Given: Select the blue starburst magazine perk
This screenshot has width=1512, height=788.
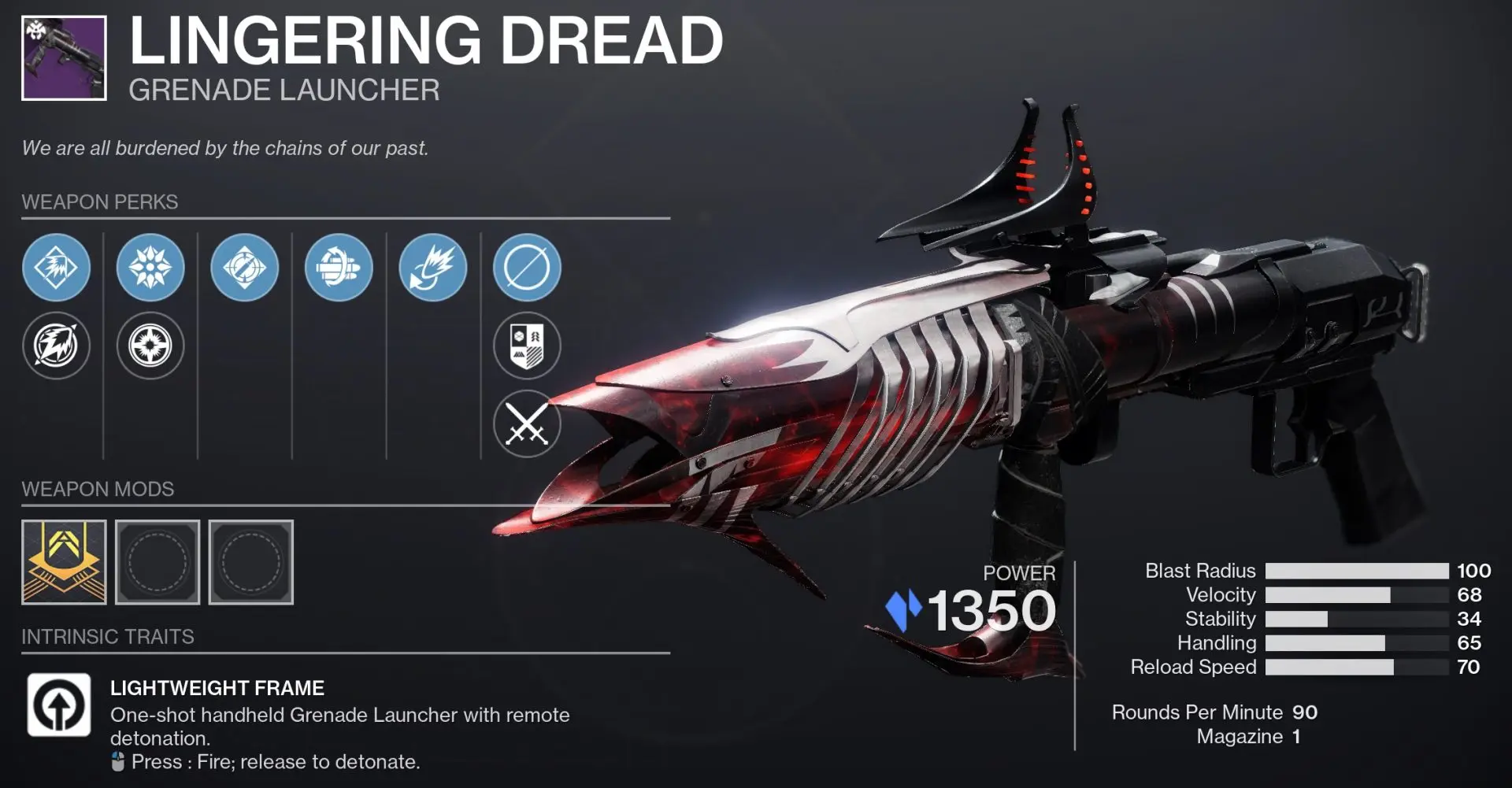Looking at the screenshot, I should [151, 268].
